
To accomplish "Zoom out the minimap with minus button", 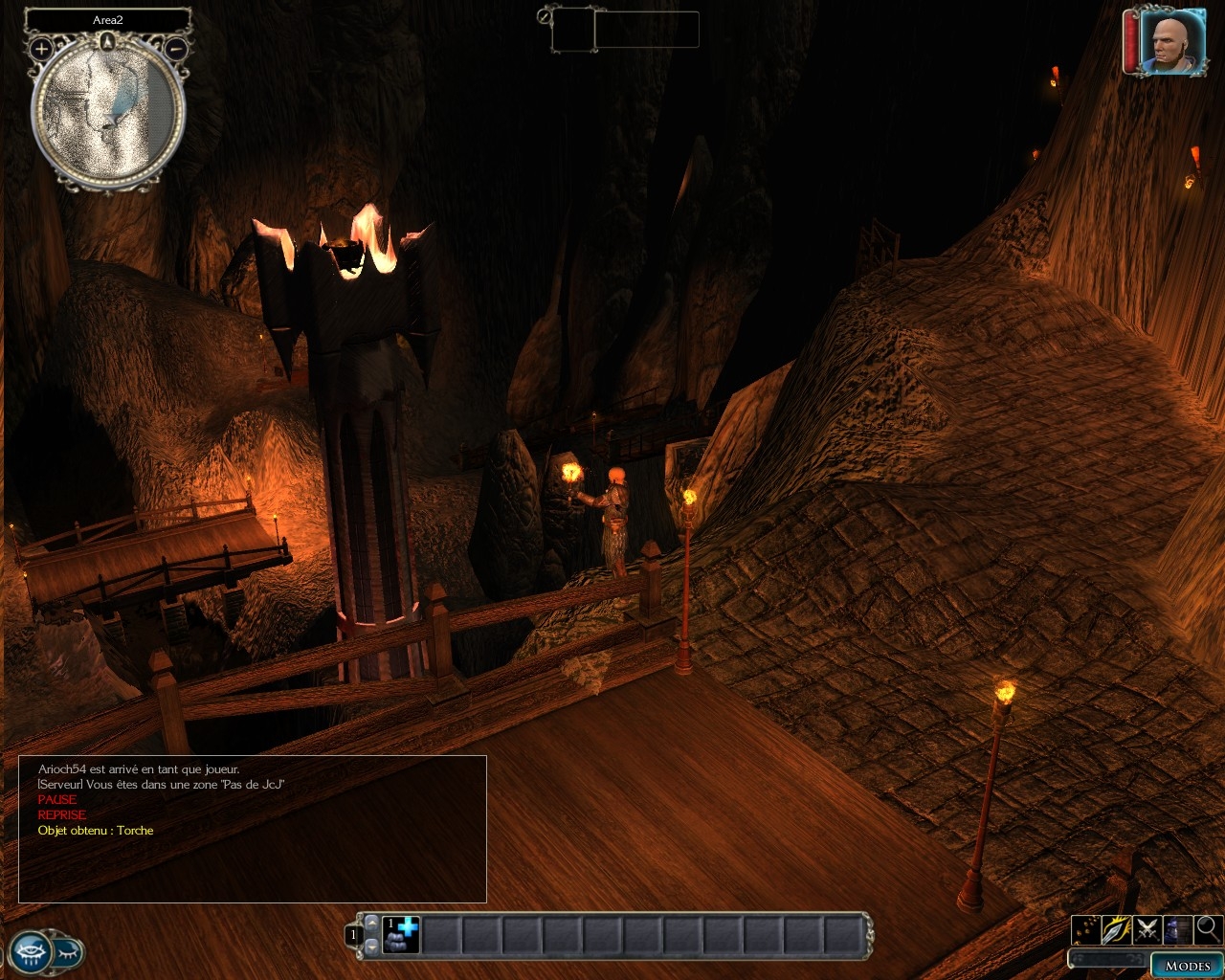I will coord(176,48).
